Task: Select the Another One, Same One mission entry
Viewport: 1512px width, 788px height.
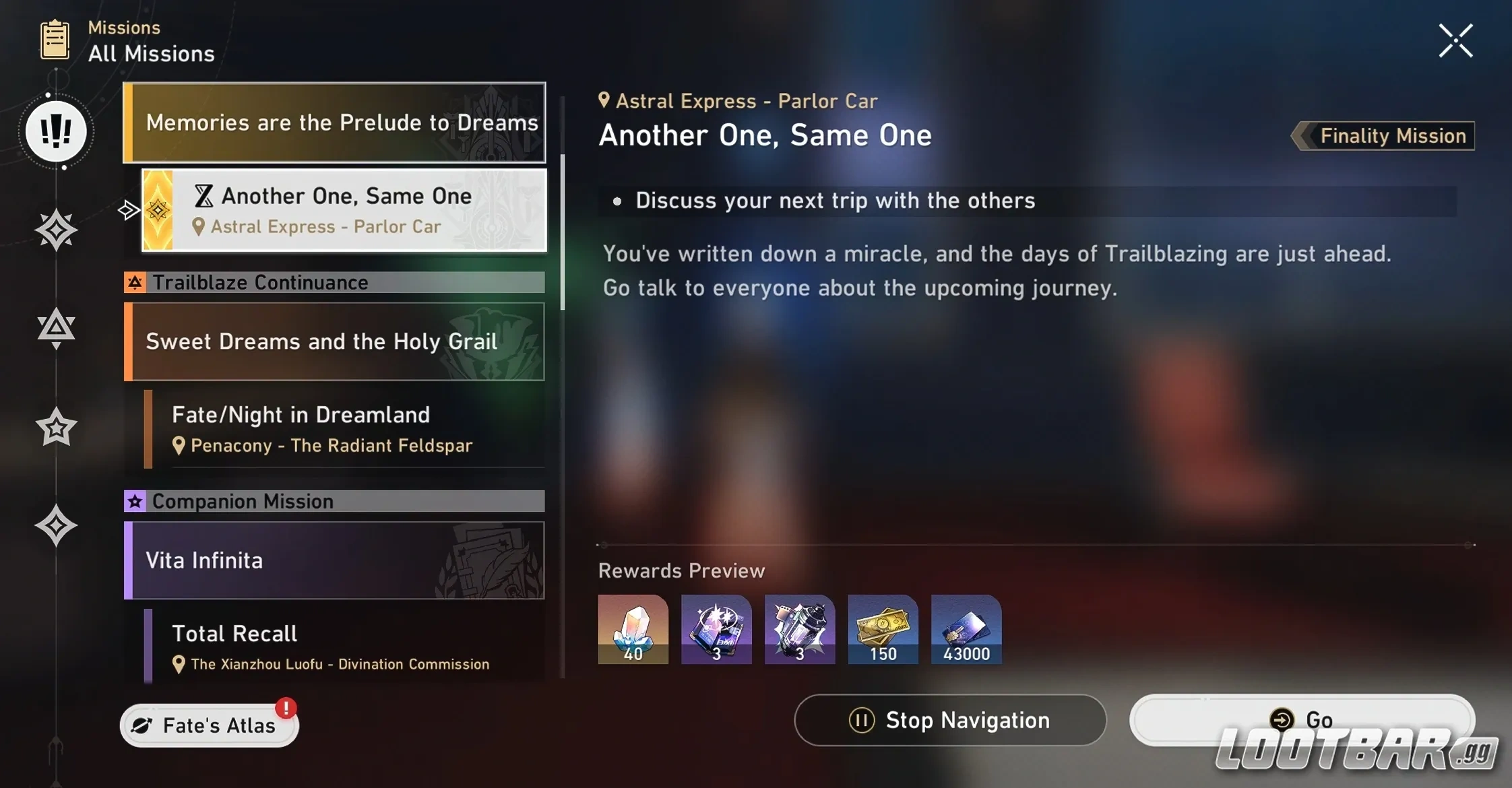Action: pyautogui.click(x=344, y=209)
